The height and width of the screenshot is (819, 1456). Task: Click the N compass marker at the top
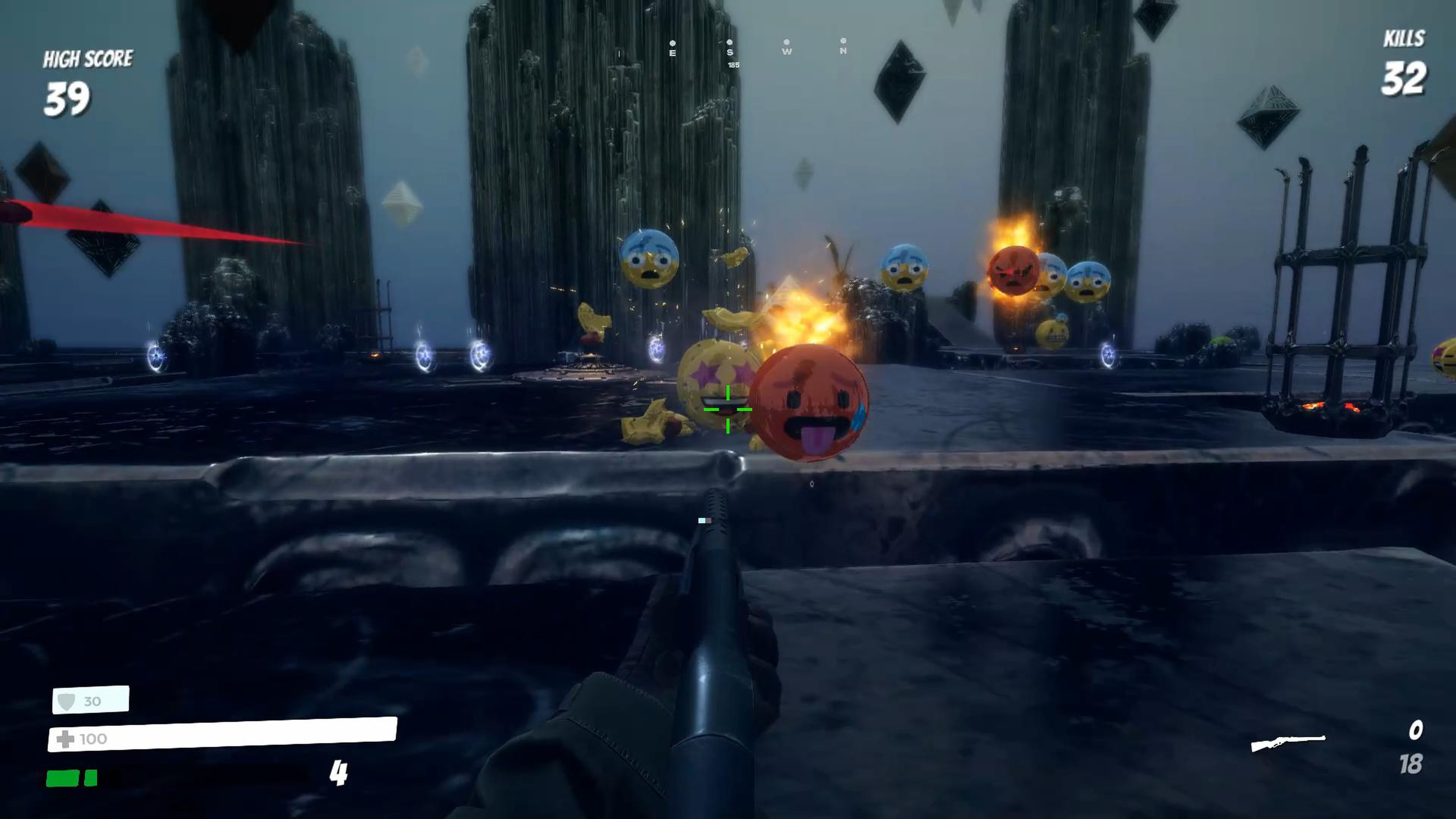point(843,51)
